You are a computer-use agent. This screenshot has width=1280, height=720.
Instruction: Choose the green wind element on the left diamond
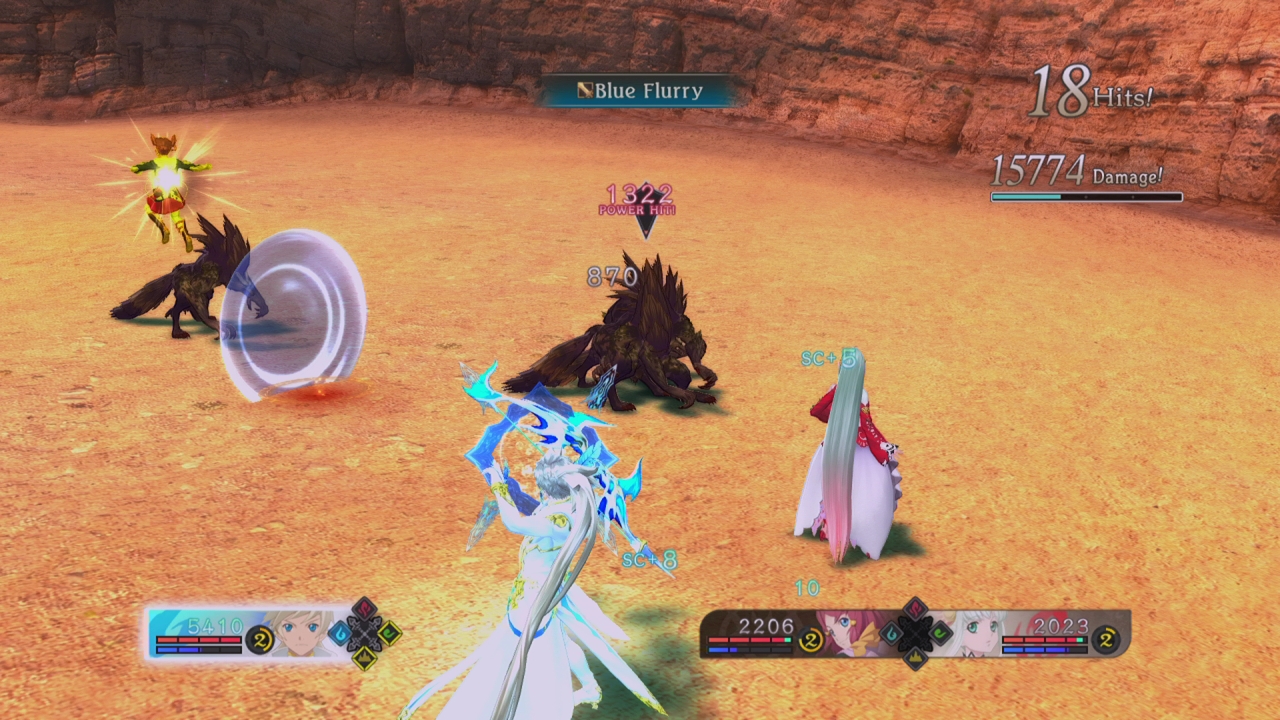coord(389,633)
